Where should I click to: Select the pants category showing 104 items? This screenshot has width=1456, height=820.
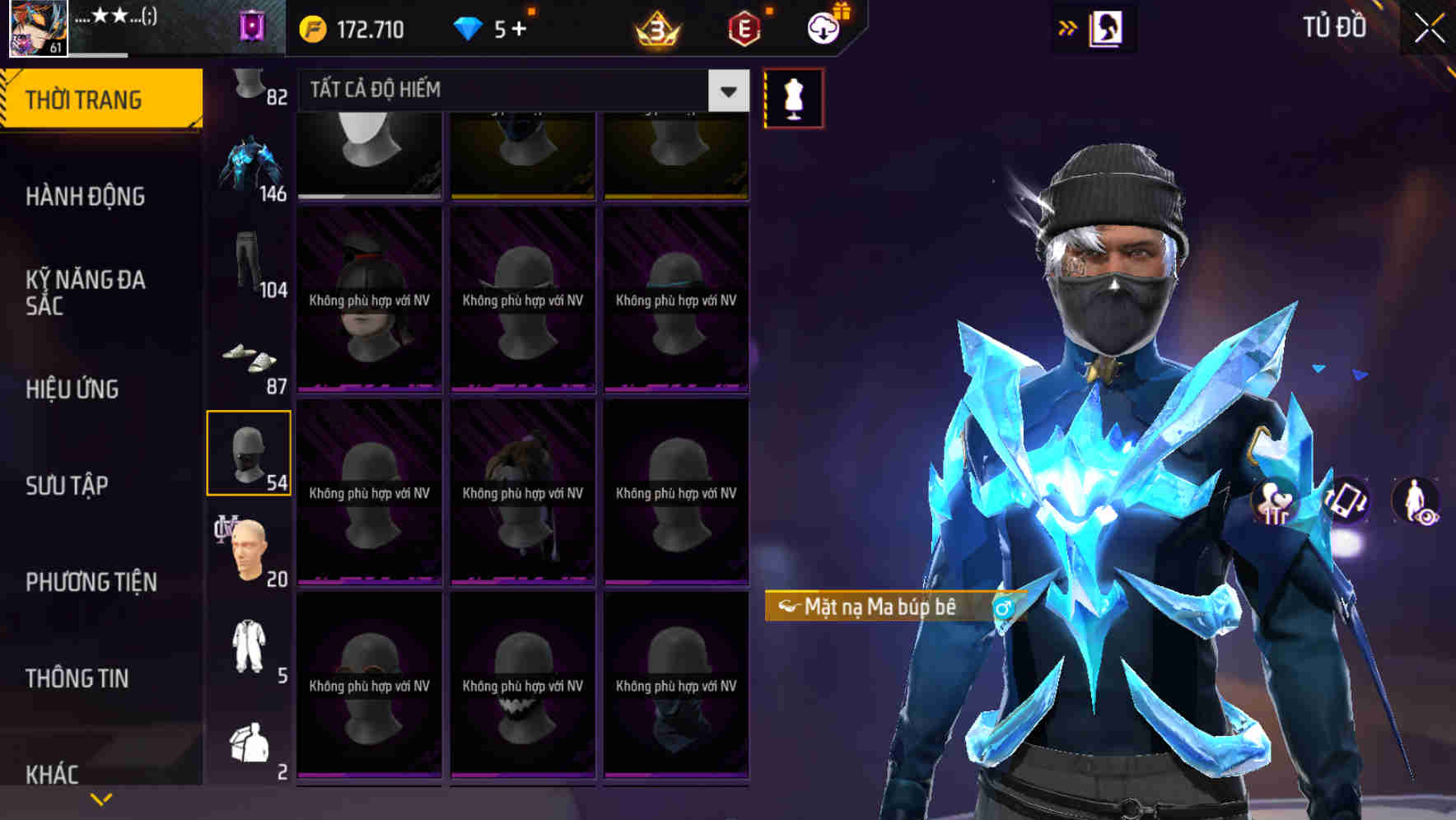[x=250, y=263]
